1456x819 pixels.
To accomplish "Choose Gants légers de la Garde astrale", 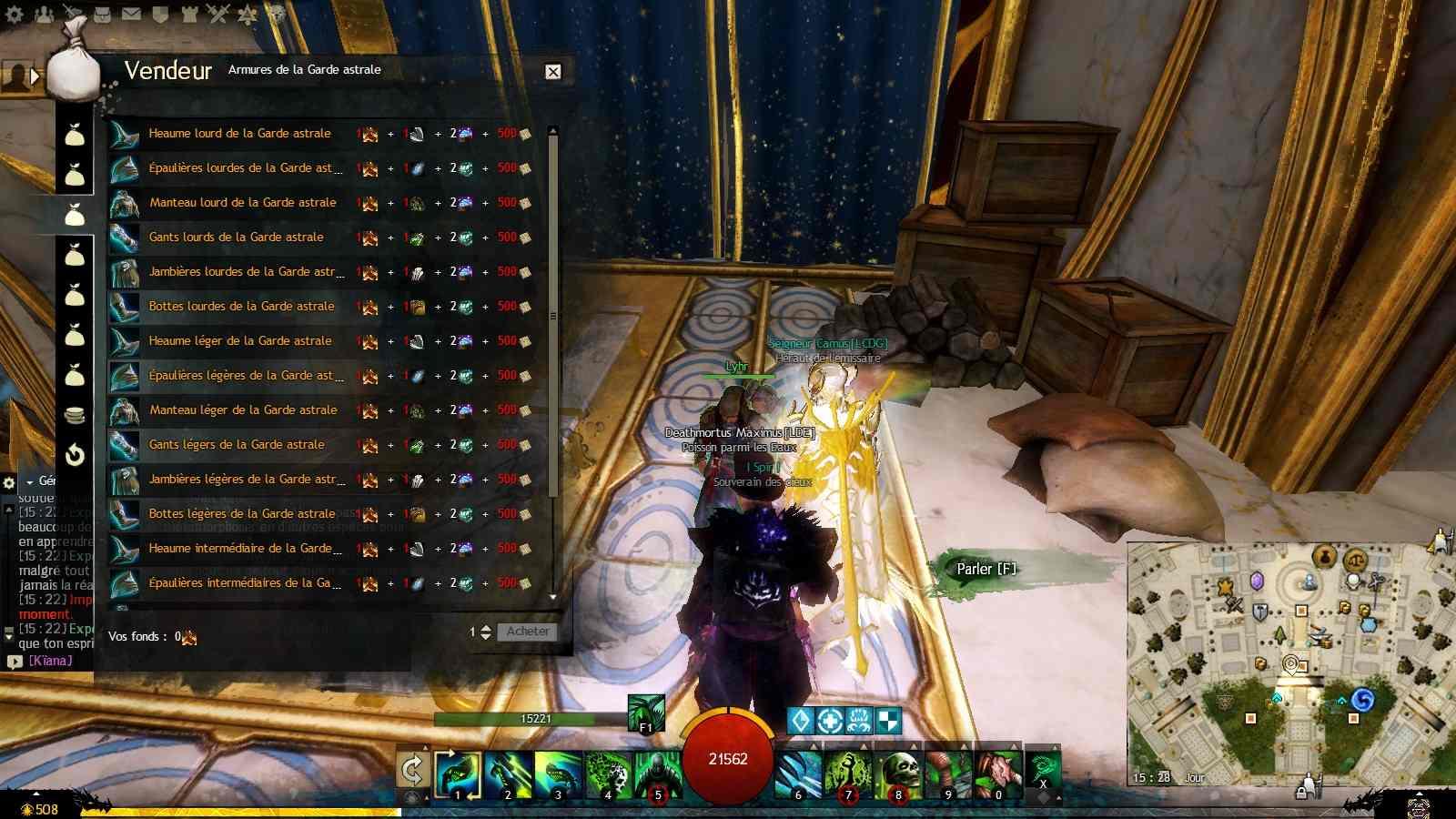I will pyautogui.click(x=236, y=445).
